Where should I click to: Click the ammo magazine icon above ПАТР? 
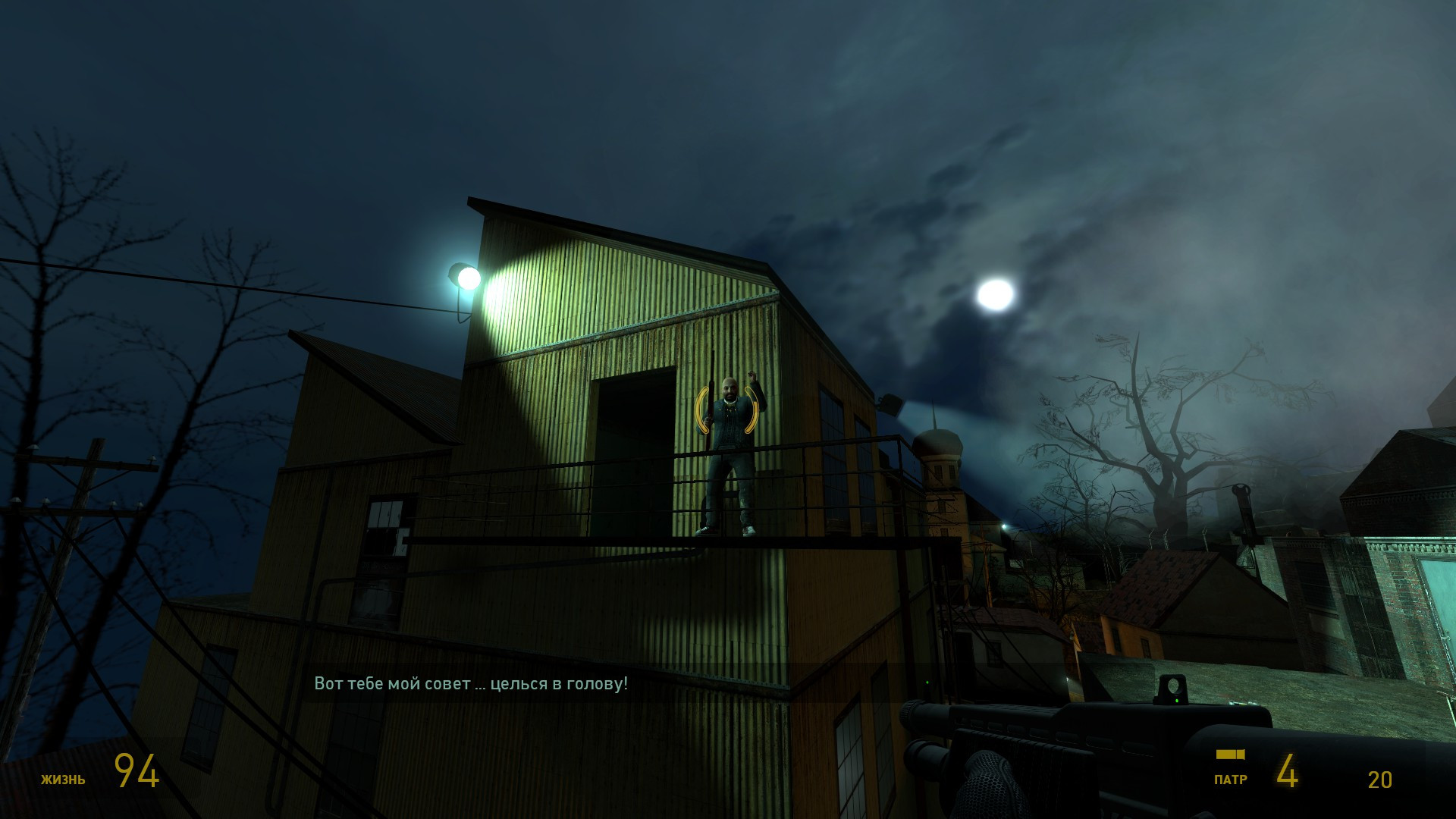(1232, 755)
